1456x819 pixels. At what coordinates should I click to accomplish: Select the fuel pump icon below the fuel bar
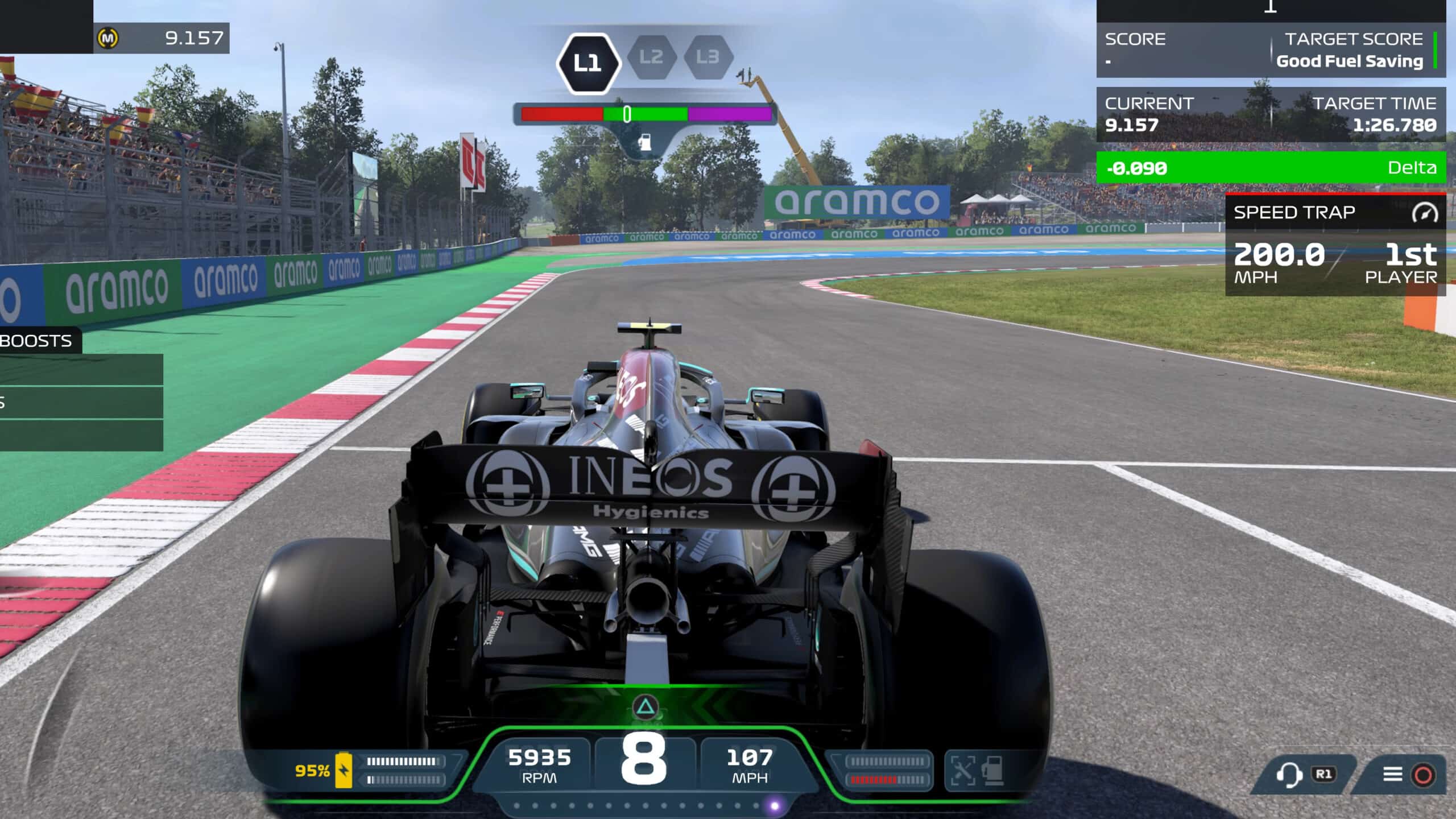pos(646,143)
